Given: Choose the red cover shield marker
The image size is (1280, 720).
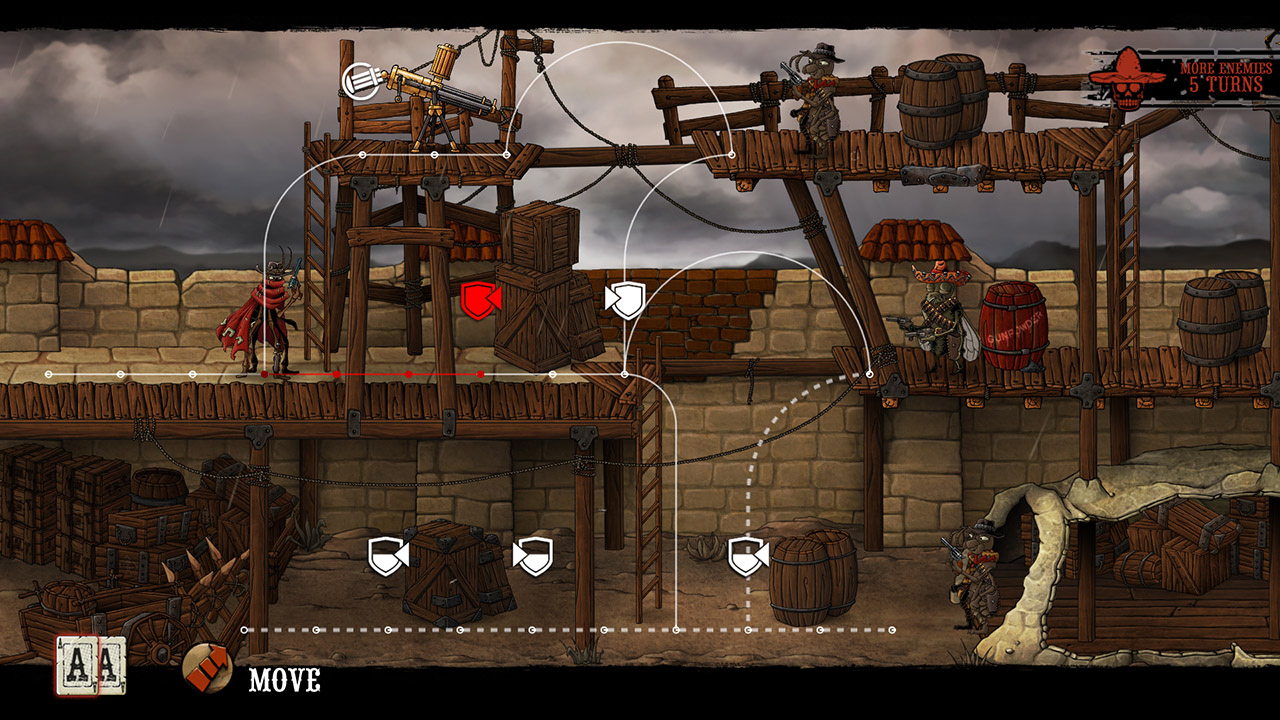Looking at the screenshot, I should 480,301.
